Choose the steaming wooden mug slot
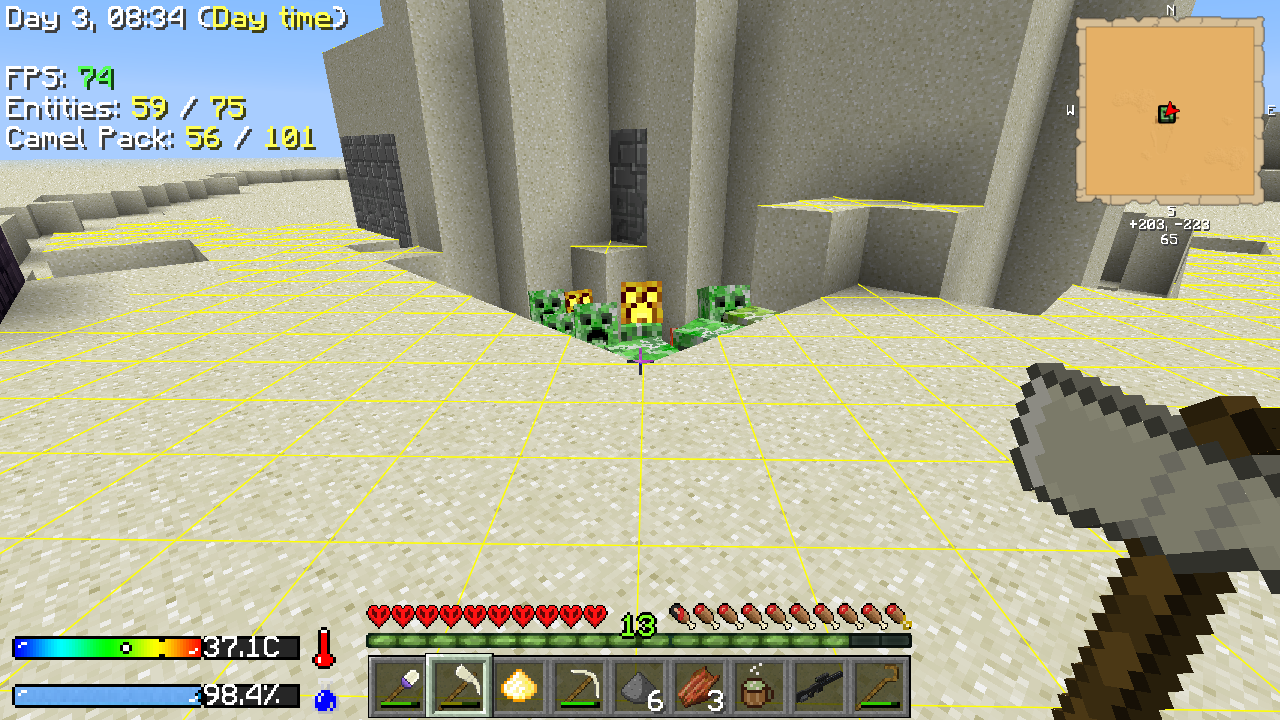Viewport: 1280px width, 720px height. coord(759,686)
